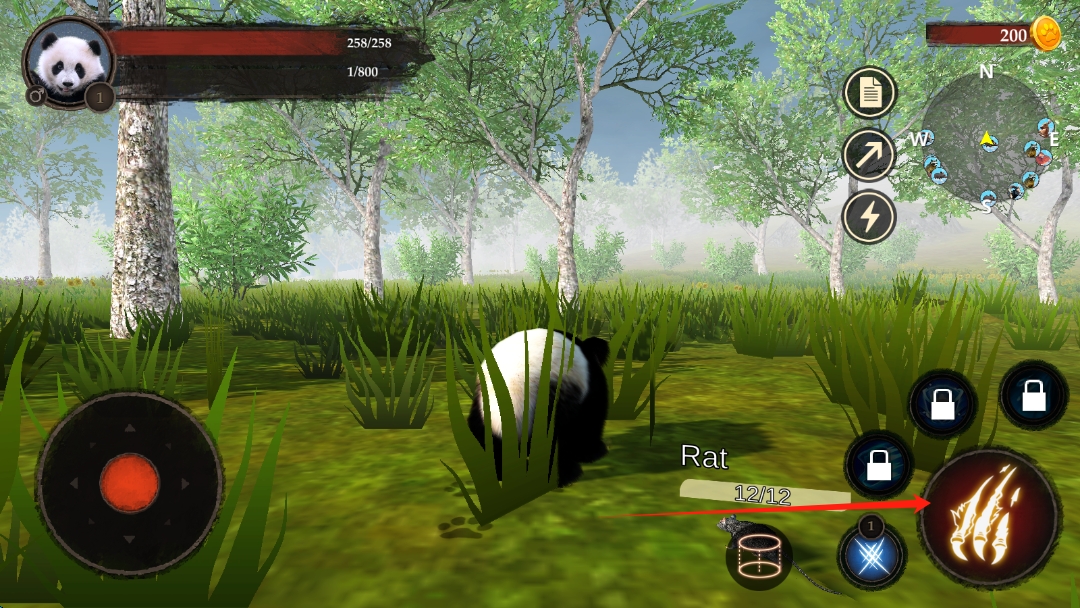
Task: Tap the gold paw coin icon
Action: click(1045, 34)
